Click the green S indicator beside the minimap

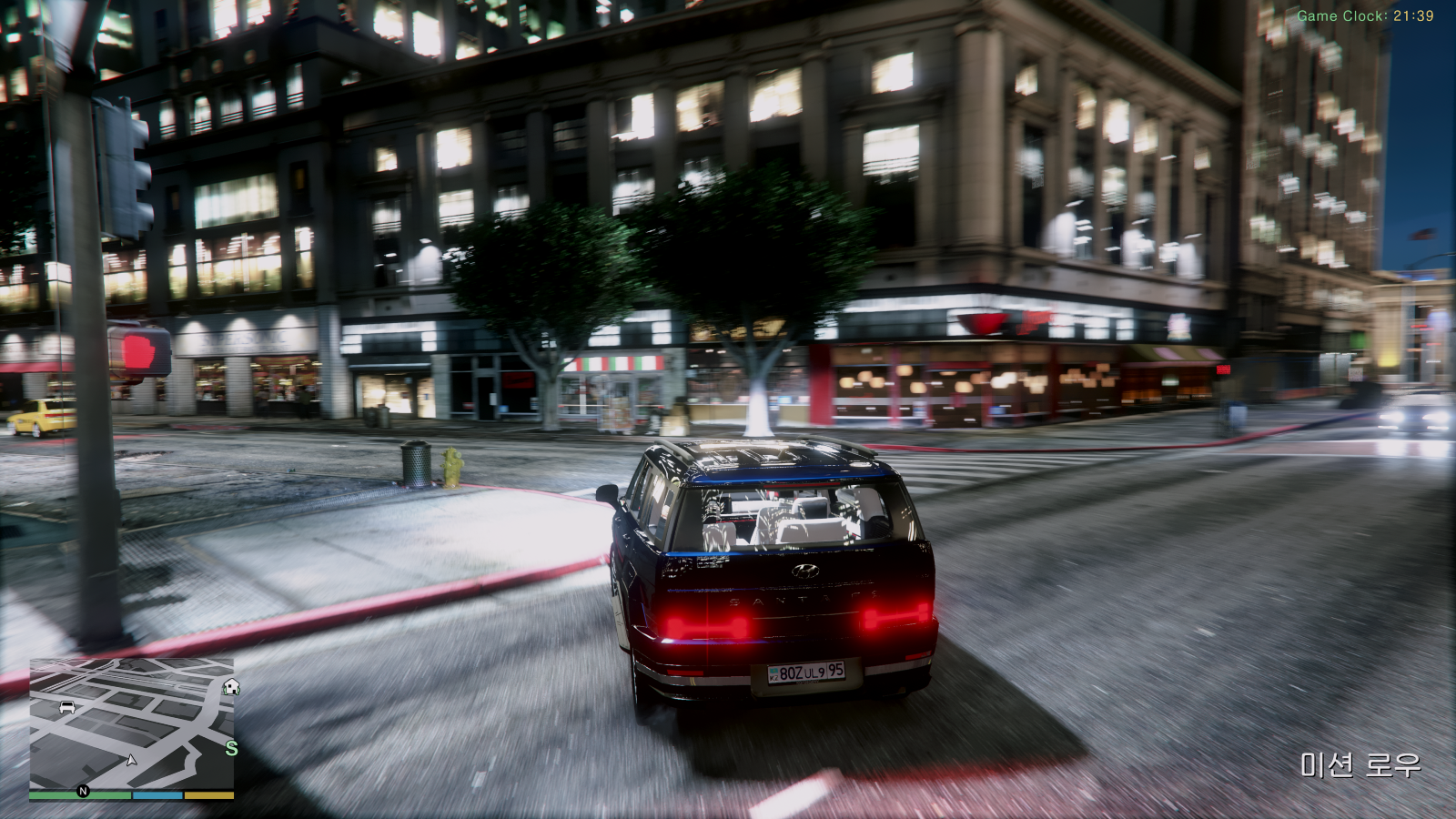(x=231, y=748)
